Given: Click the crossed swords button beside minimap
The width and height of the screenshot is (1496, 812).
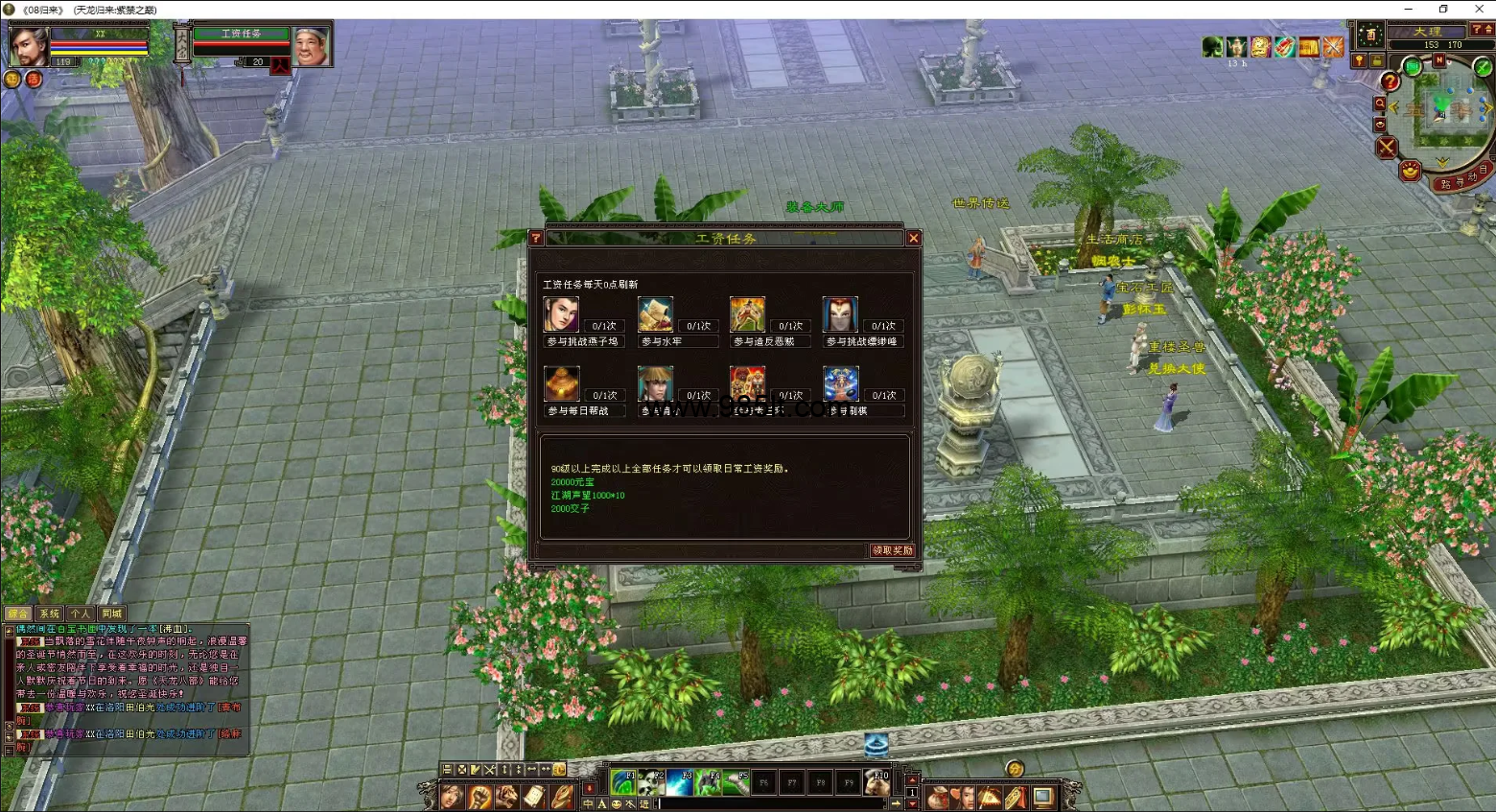Looking at the screenshot, I should [1387, 148].
